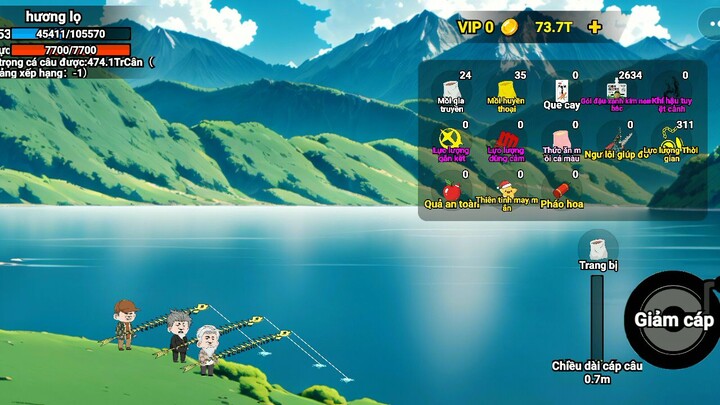Activate the Lực lượng gắn kết item
720x405 pixels.
[451, 140]
